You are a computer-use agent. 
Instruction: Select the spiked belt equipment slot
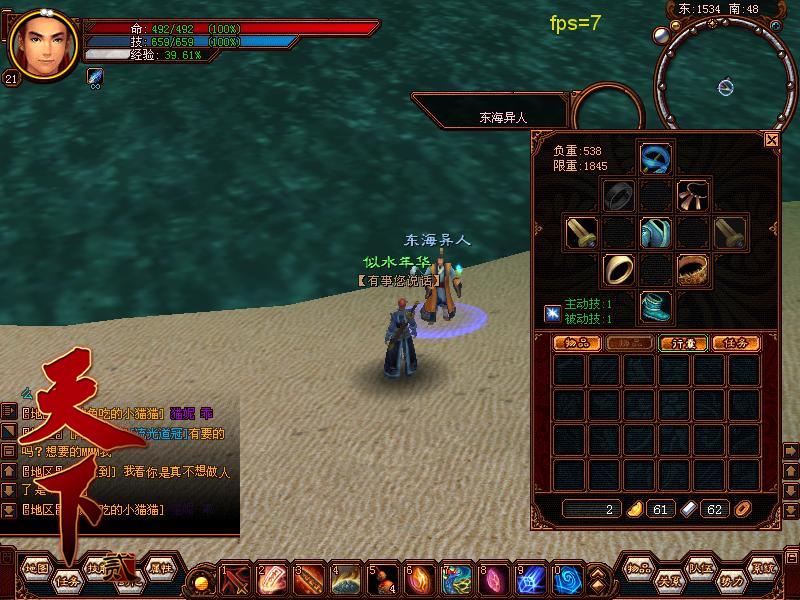pos(692,269)
